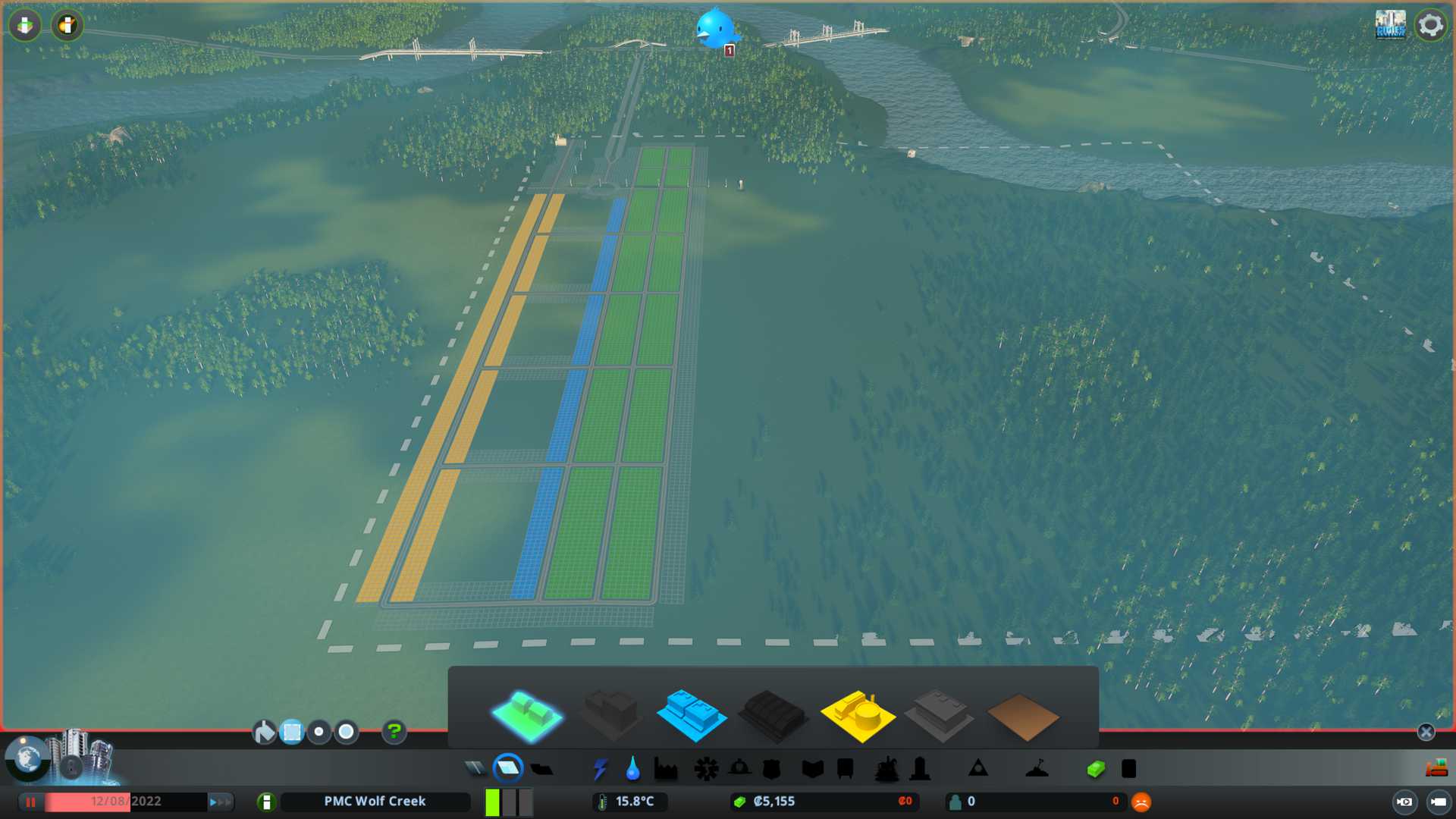
Task: Choose low density commercial zone (blue)
Action: 691,715
